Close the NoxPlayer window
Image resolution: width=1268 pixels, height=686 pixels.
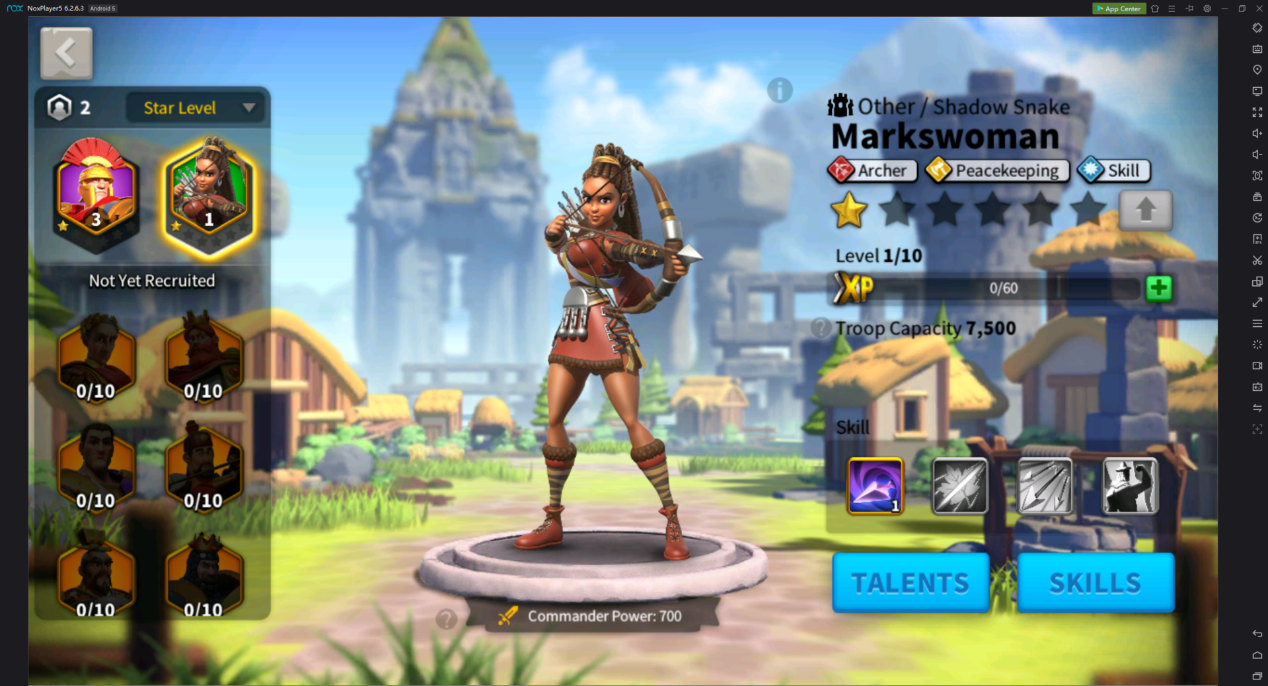[x=1259, y=8]
